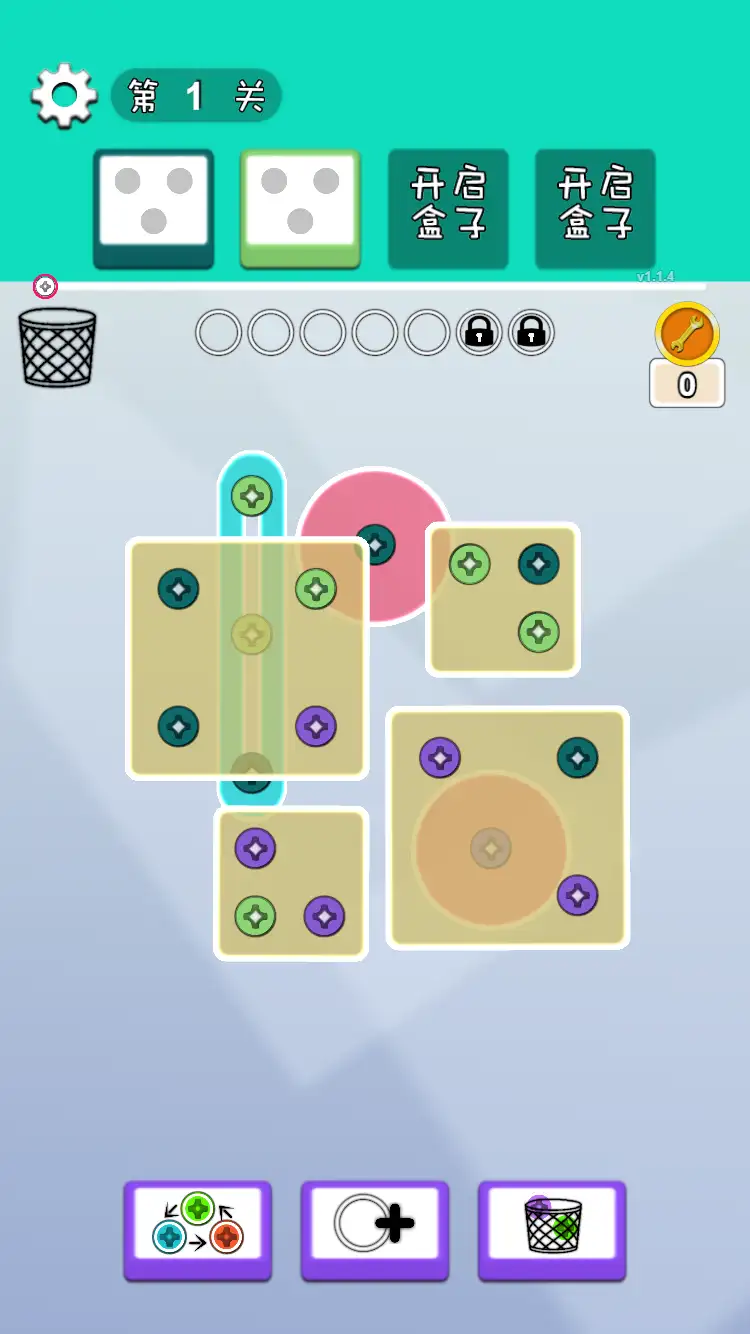Viewport: 750px width, 1334px height.
Task: Select the teal screw on the pink circle
Action: (375, 544)
